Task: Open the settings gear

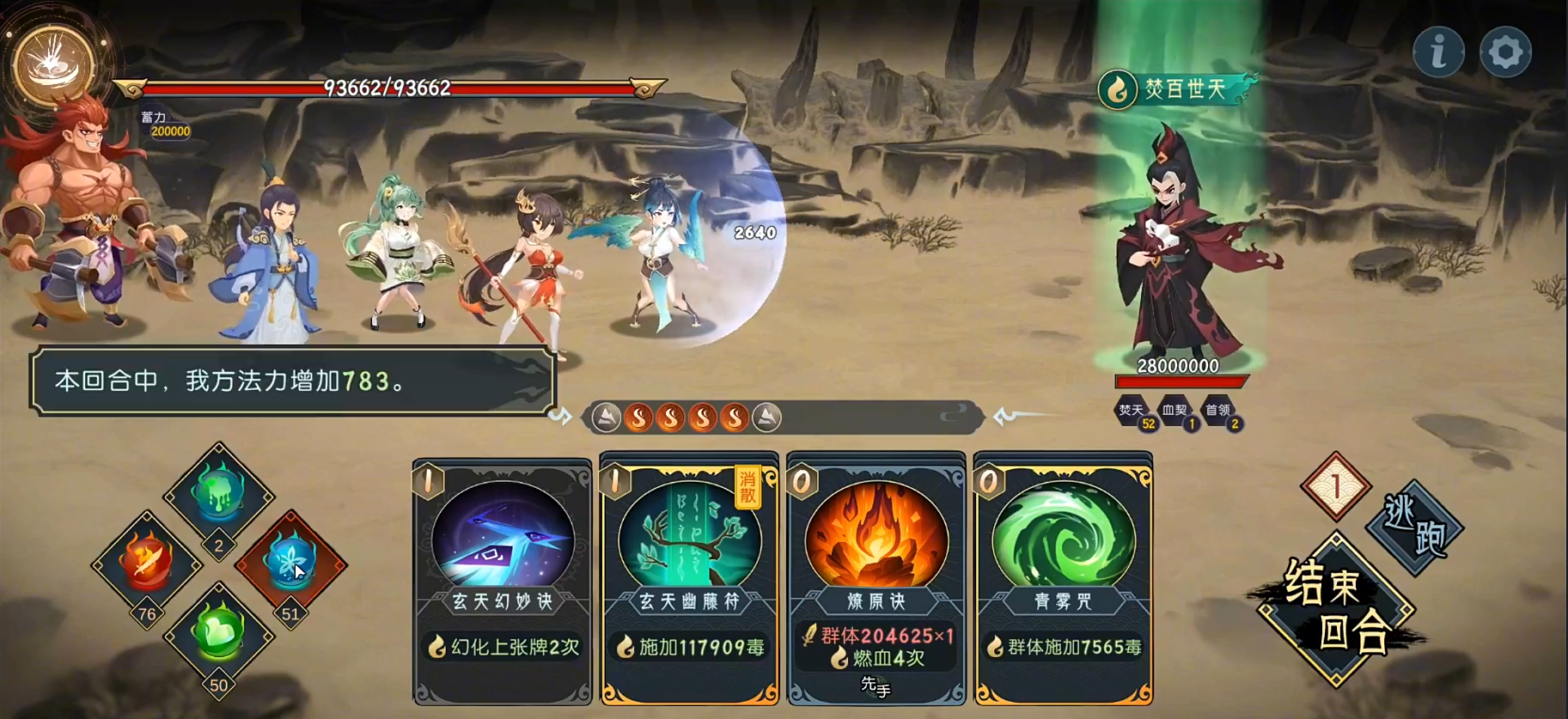Action: (1505, 52)
